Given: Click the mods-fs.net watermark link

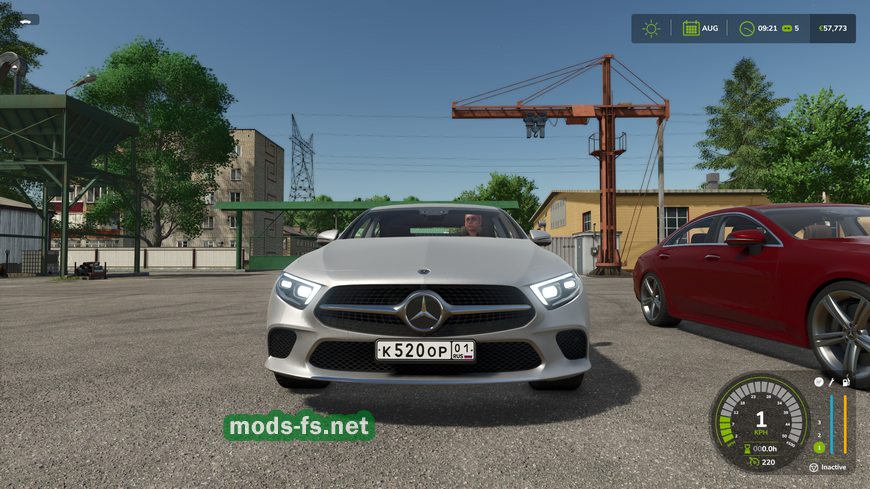Looking at the screenshot, I should [298, 427].
